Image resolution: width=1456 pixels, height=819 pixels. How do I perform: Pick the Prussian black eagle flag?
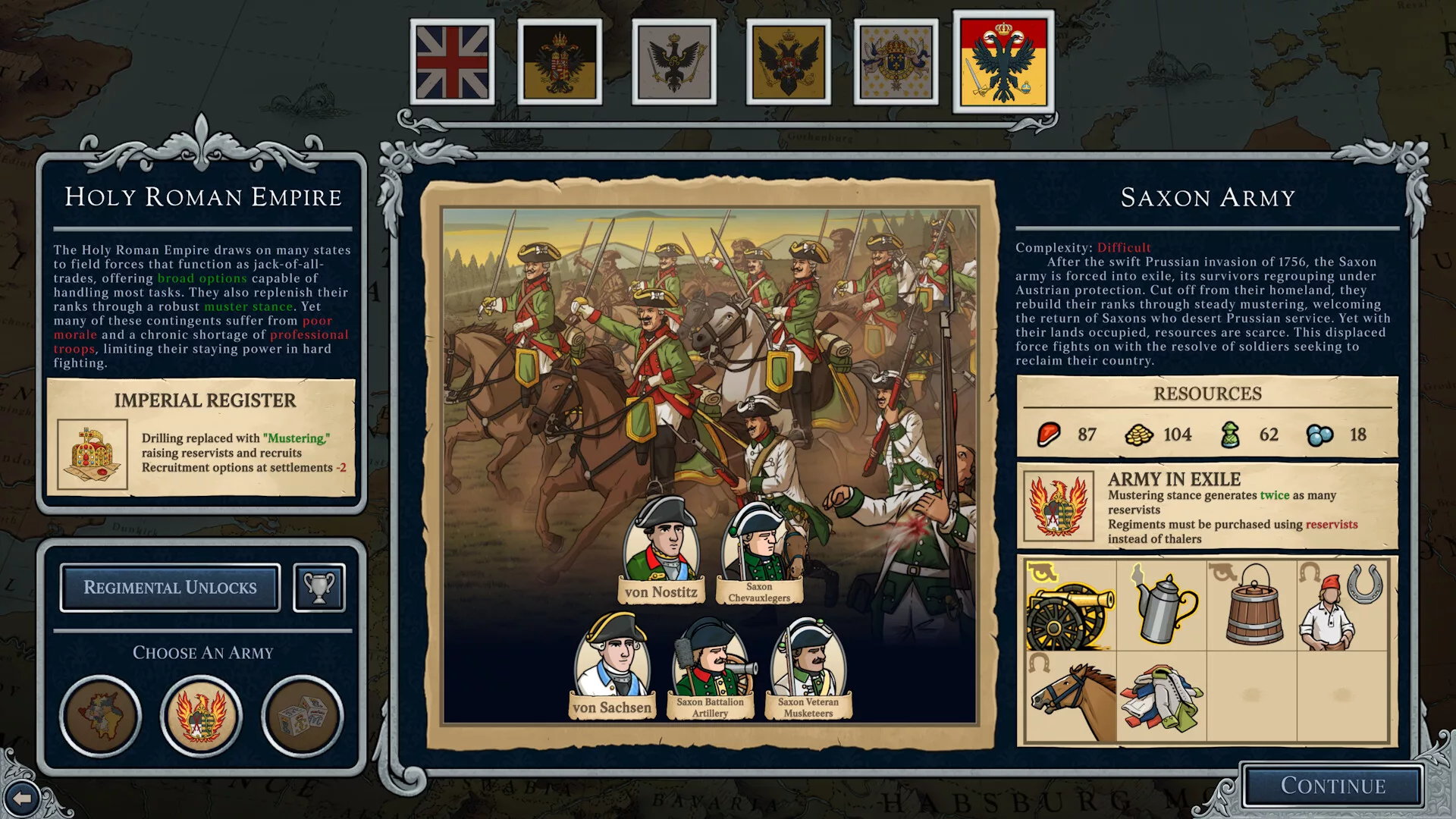[673, 61]
